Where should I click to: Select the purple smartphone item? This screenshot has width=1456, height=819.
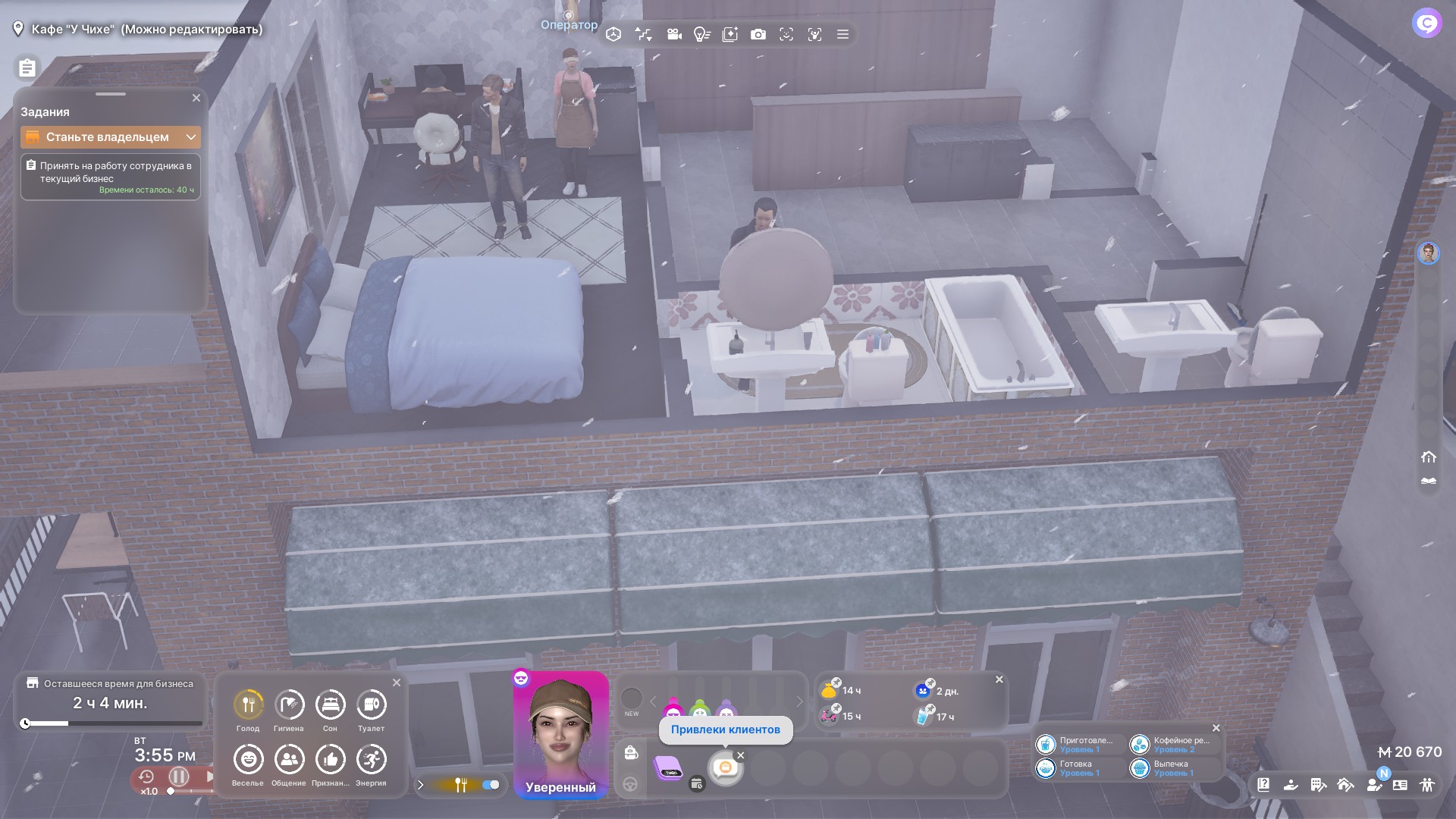669,768
